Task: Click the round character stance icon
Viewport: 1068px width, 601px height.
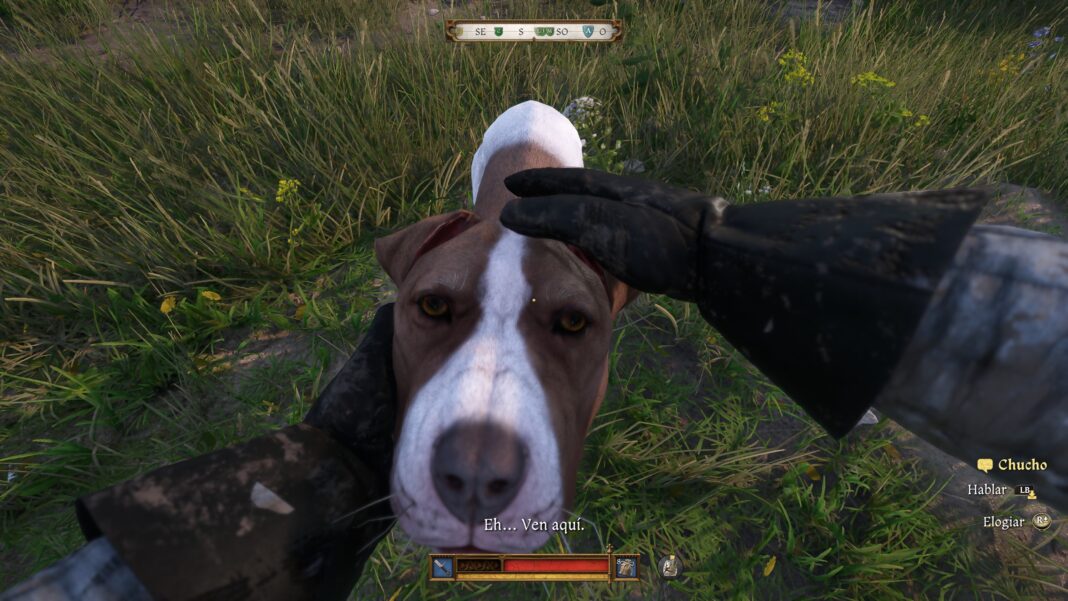Action: click(670, 567)
